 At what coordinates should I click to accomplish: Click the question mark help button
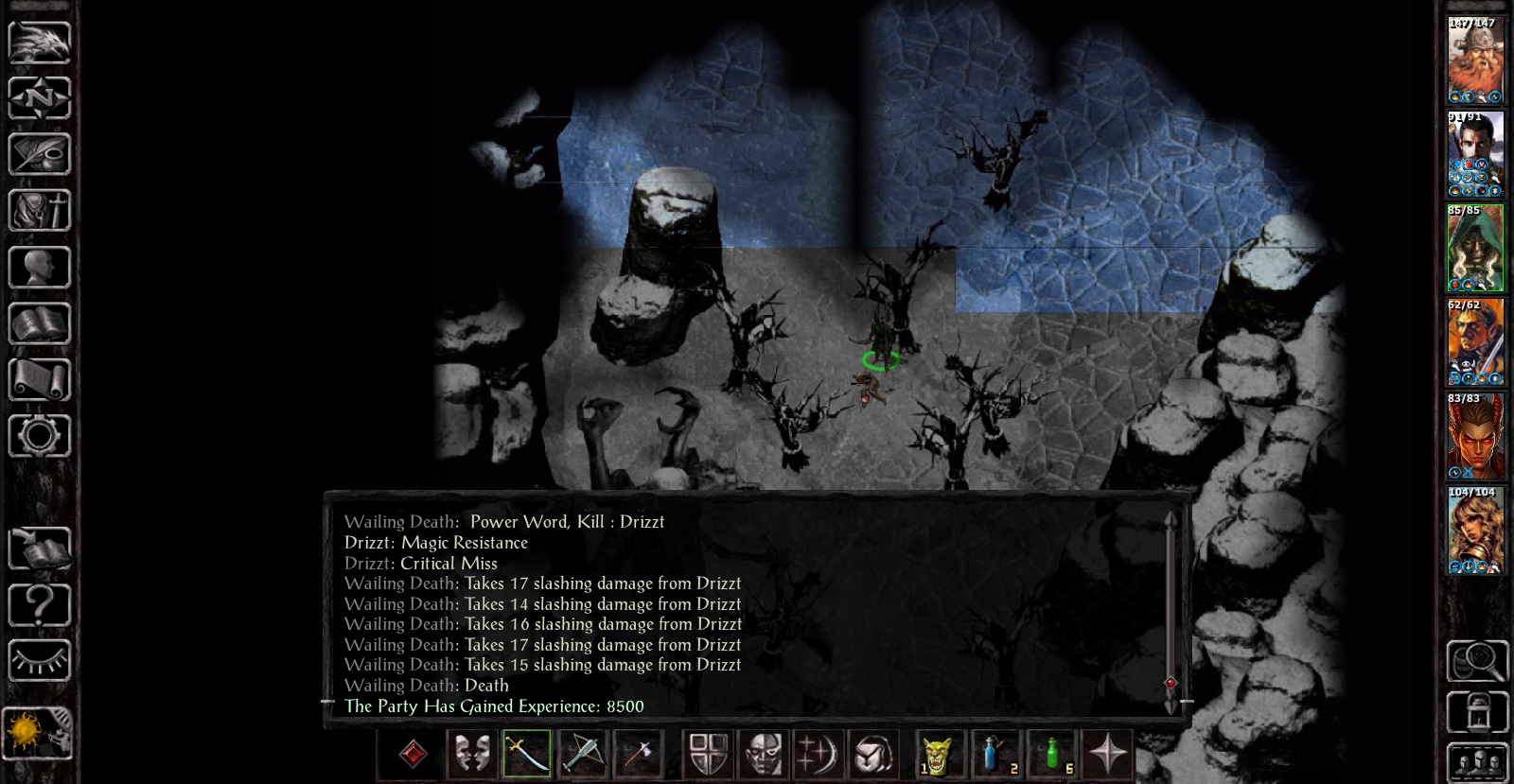39,604
